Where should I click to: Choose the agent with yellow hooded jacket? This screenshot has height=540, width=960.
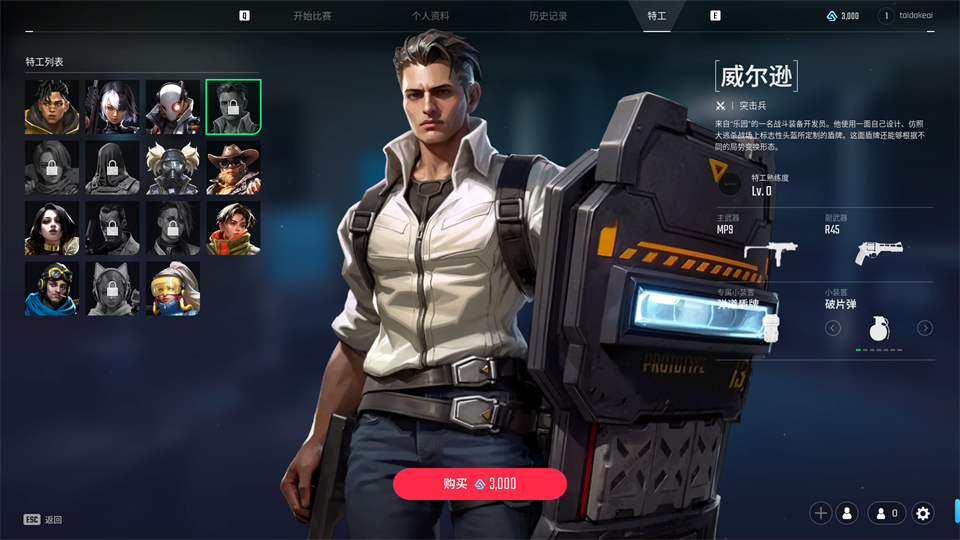click(x=52, y=107)
